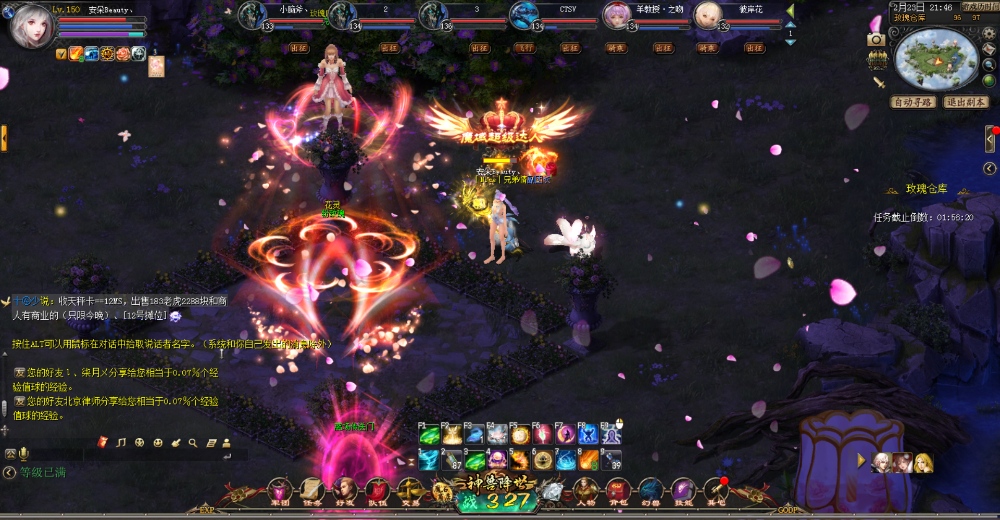1000x520 pixels.
Task: Open the 好友 friends list
Action: pyautogui.click(x=345, y=492)
